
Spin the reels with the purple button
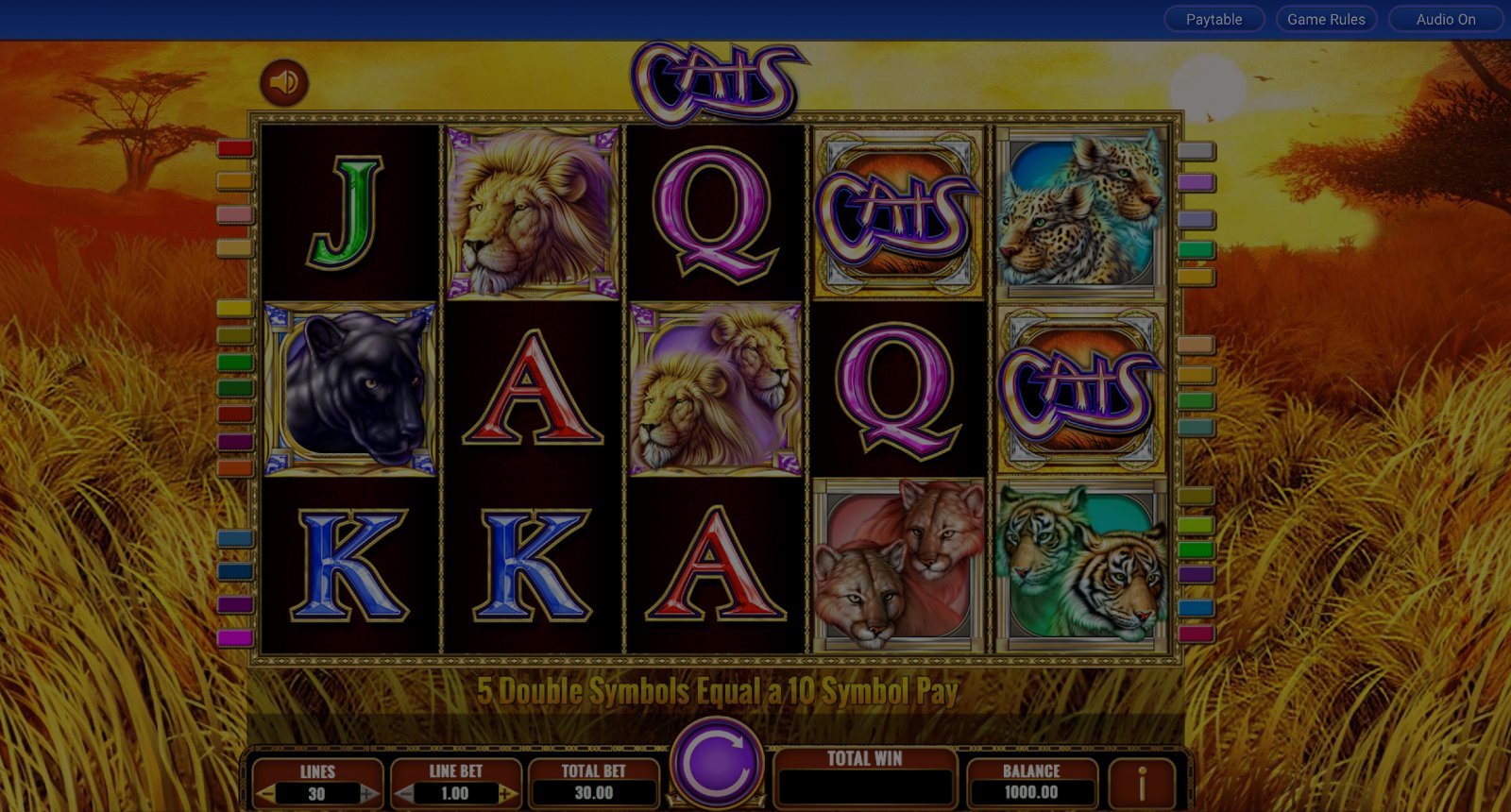(x=717, y=763)
